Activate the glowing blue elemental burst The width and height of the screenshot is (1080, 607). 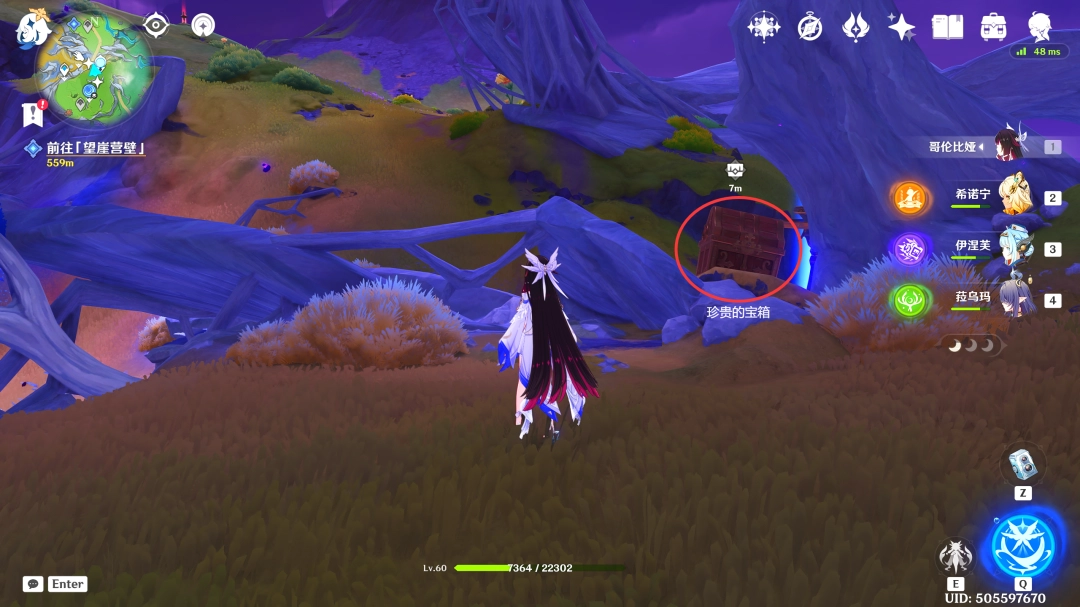pyautogui.click(x=1022, y=543)
